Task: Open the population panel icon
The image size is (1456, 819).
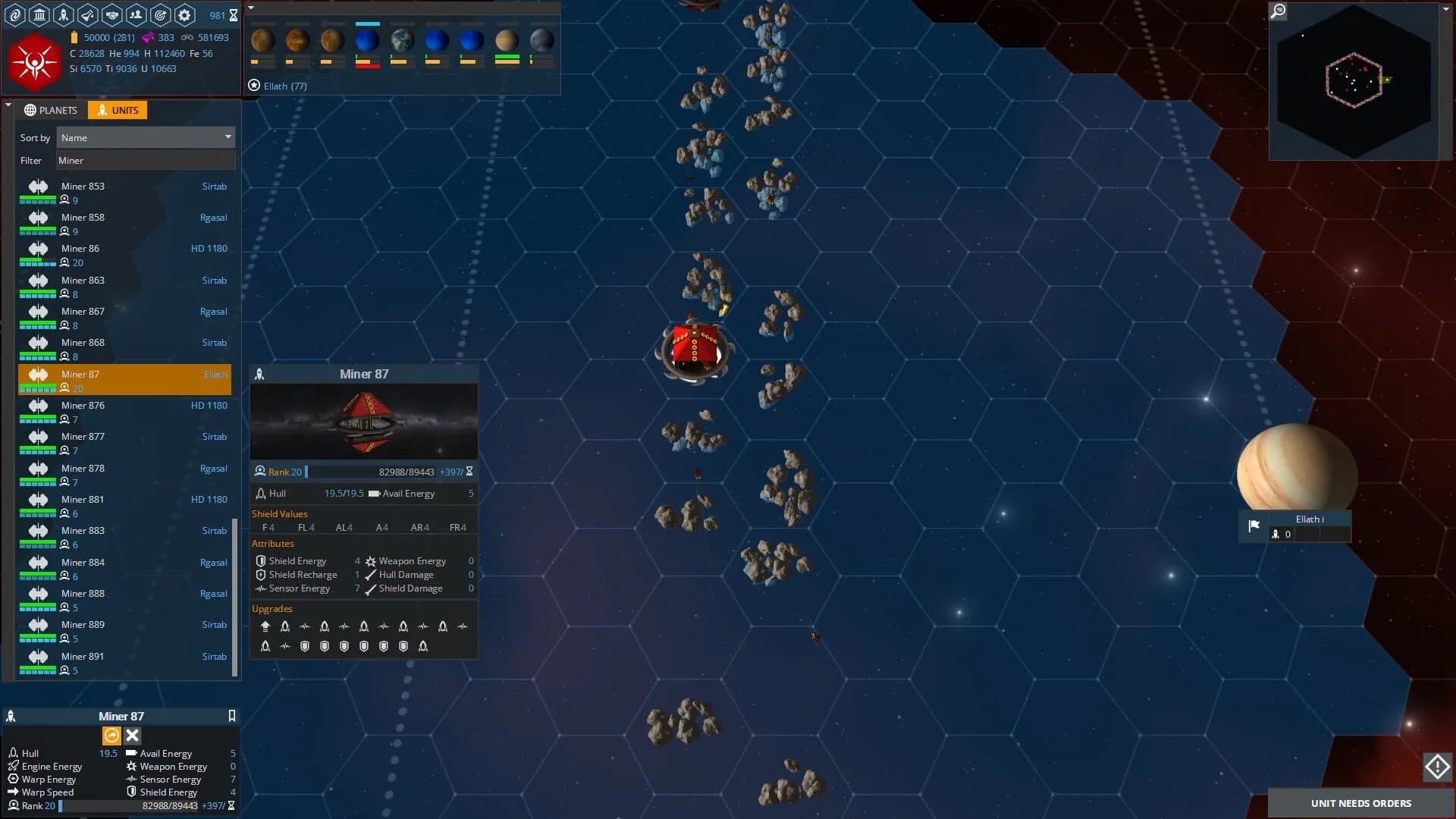Action: 135,15
